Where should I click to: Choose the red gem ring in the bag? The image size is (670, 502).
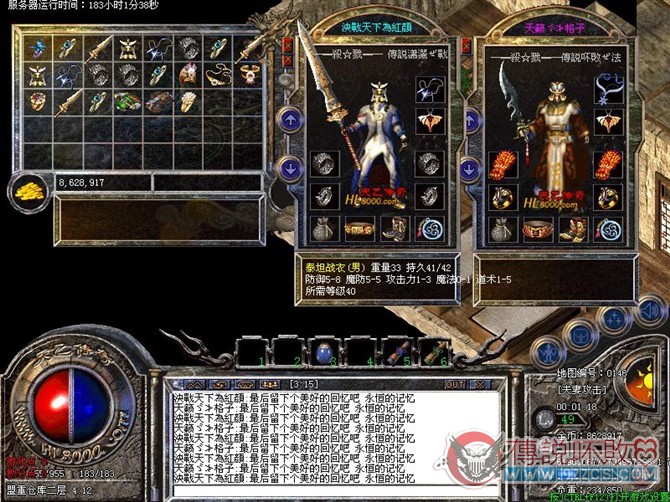(38, 101)
